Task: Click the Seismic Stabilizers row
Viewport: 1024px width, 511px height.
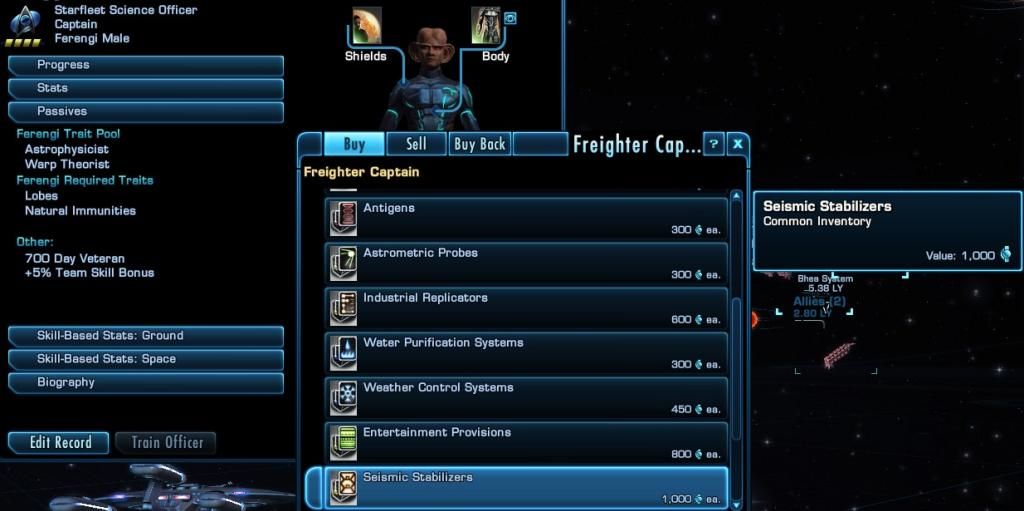Action: [526, 487]
